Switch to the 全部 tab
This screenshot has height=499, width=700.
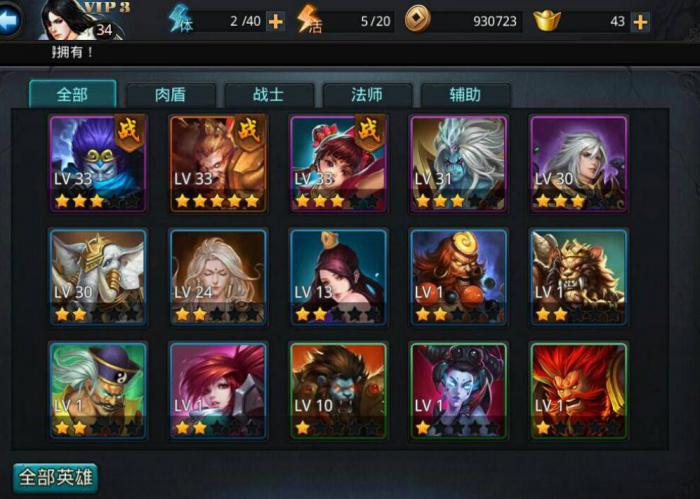click(72, 95)
